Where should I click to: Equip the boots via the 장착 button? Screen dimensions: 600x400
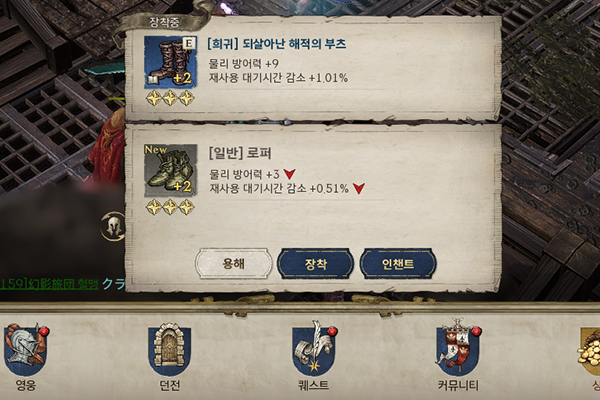pyautogui.click(x=315, y=263)
